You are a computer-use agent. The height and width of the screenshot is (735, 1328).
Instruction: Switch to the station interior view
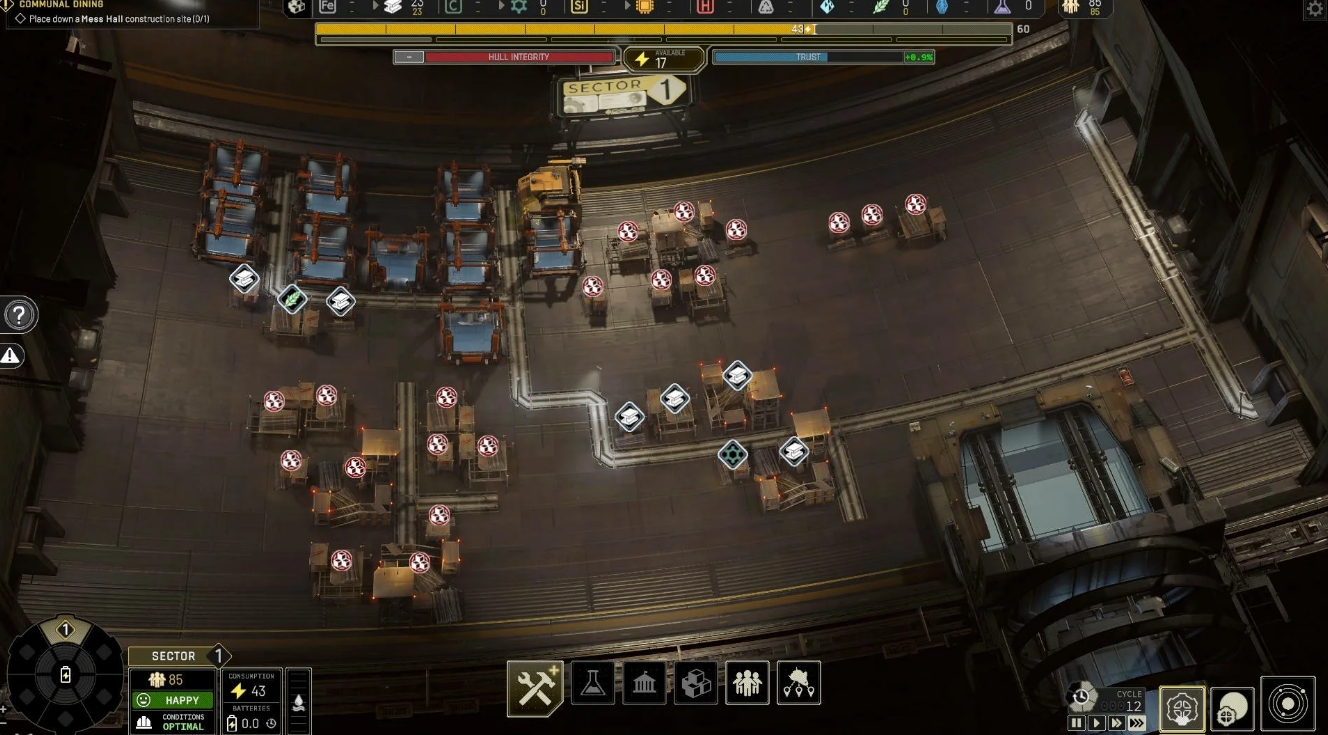[x=1182, y=708]
